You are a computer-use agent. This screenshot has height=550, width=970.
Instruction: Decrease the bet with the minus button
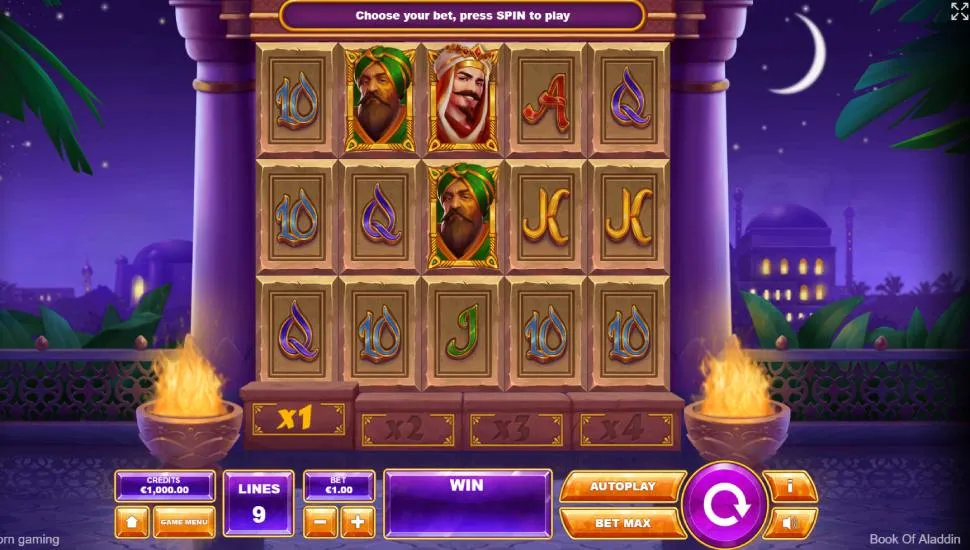[320, 521]
